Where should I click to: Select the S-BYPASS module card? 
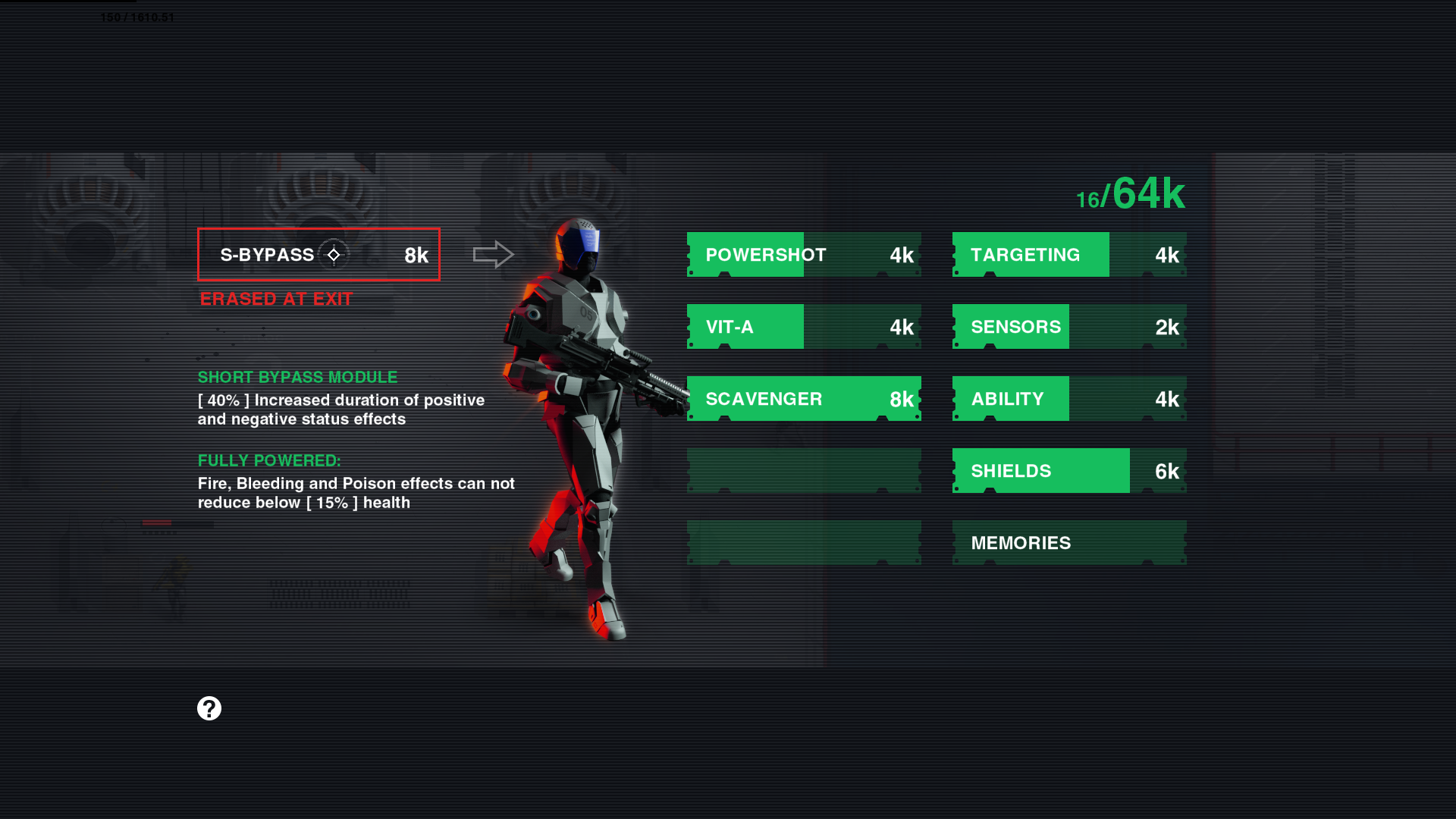(x=318, y=255)
